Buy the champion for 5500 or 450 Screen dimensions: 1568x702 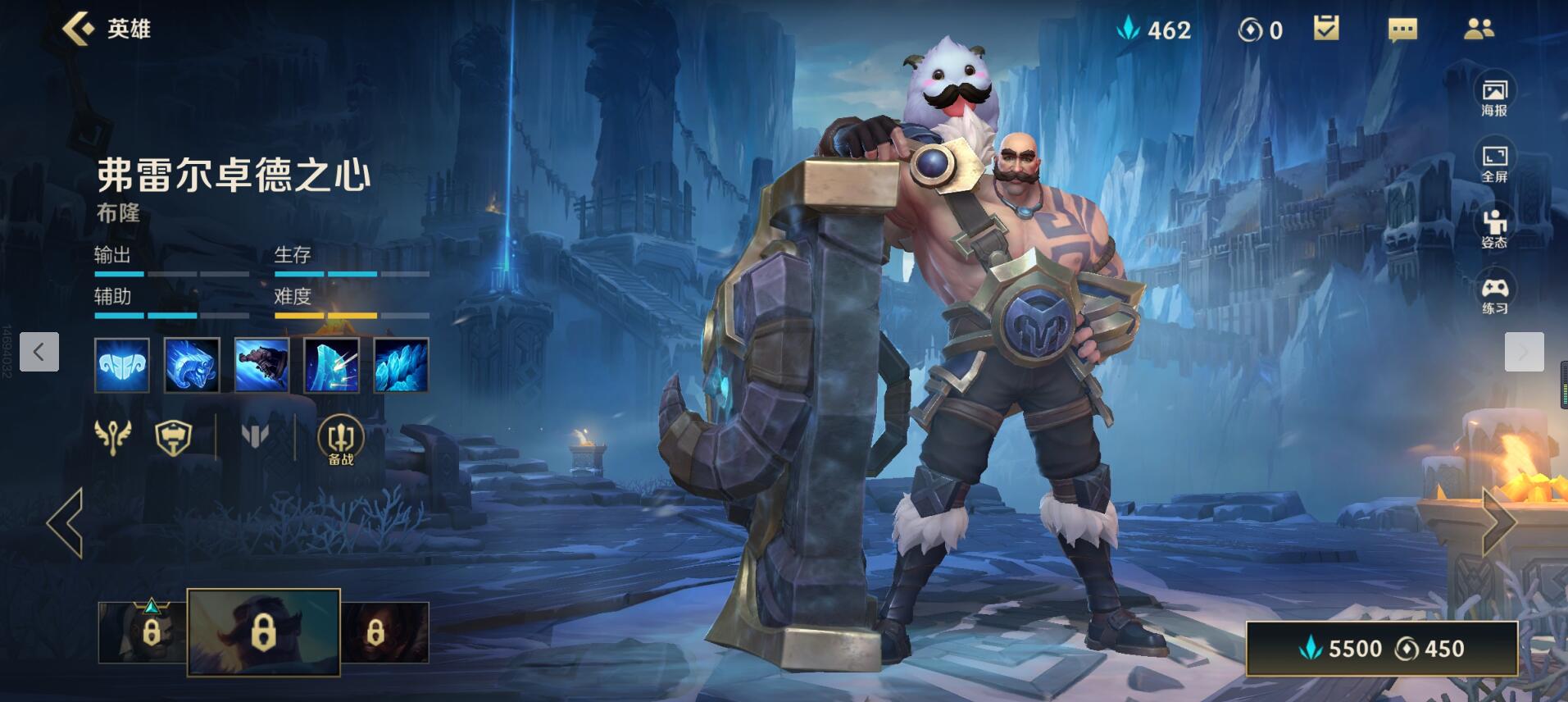tap(1381, 648)
